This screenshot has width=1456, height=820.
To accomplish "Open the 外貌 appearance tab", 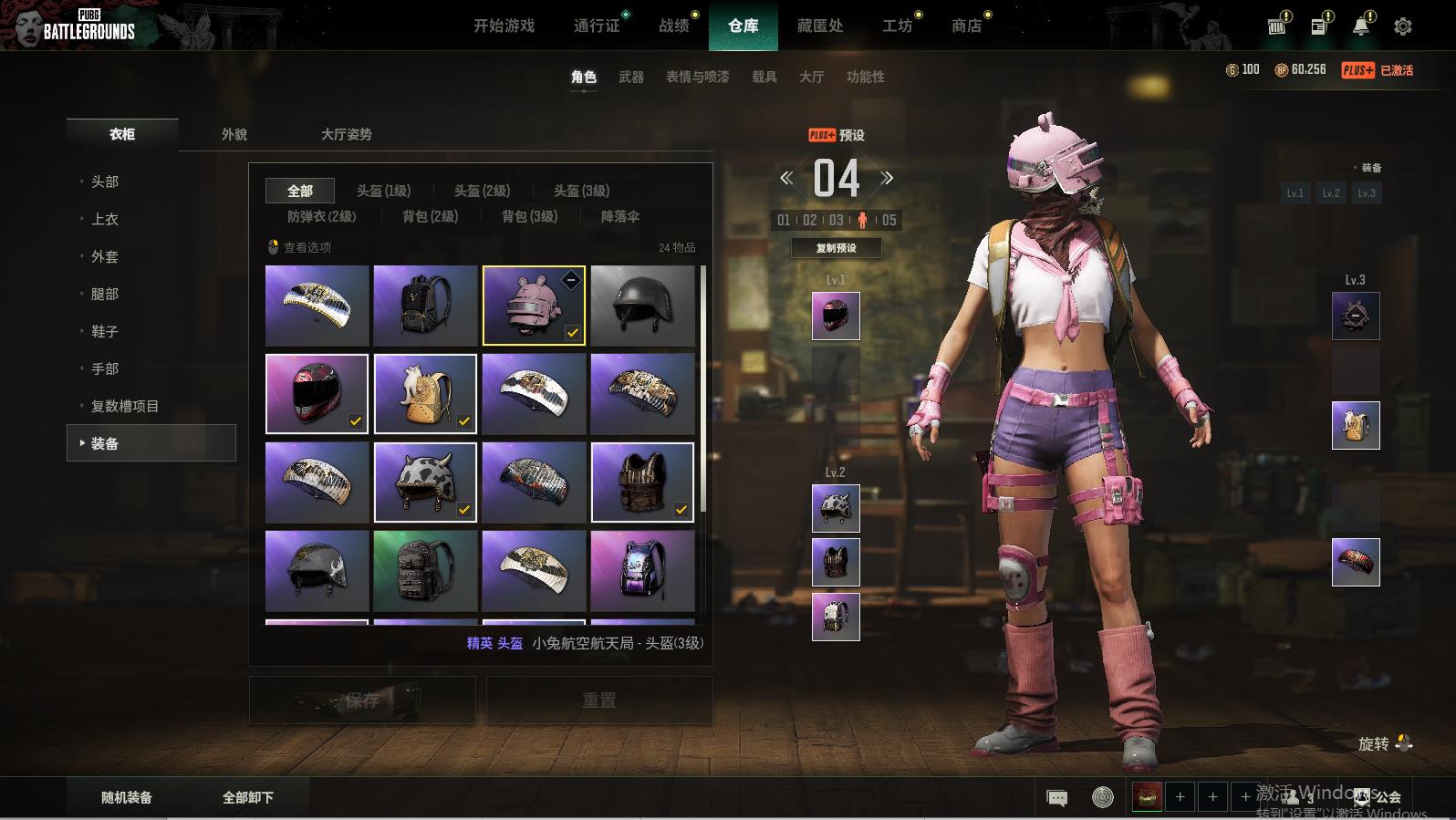I will [x=234, y=134].
